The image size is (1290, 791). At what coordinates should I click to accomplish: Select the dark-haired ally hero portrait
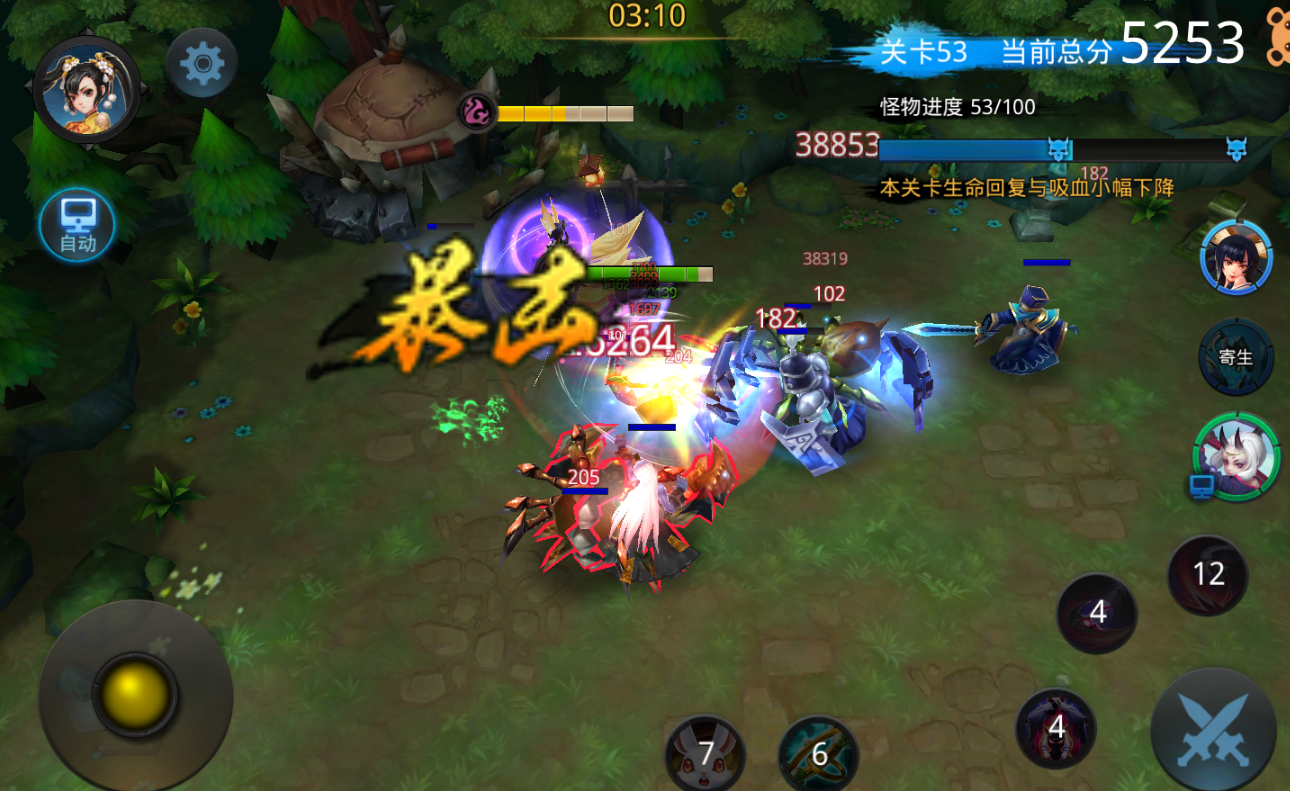(x=1236, y=257)
